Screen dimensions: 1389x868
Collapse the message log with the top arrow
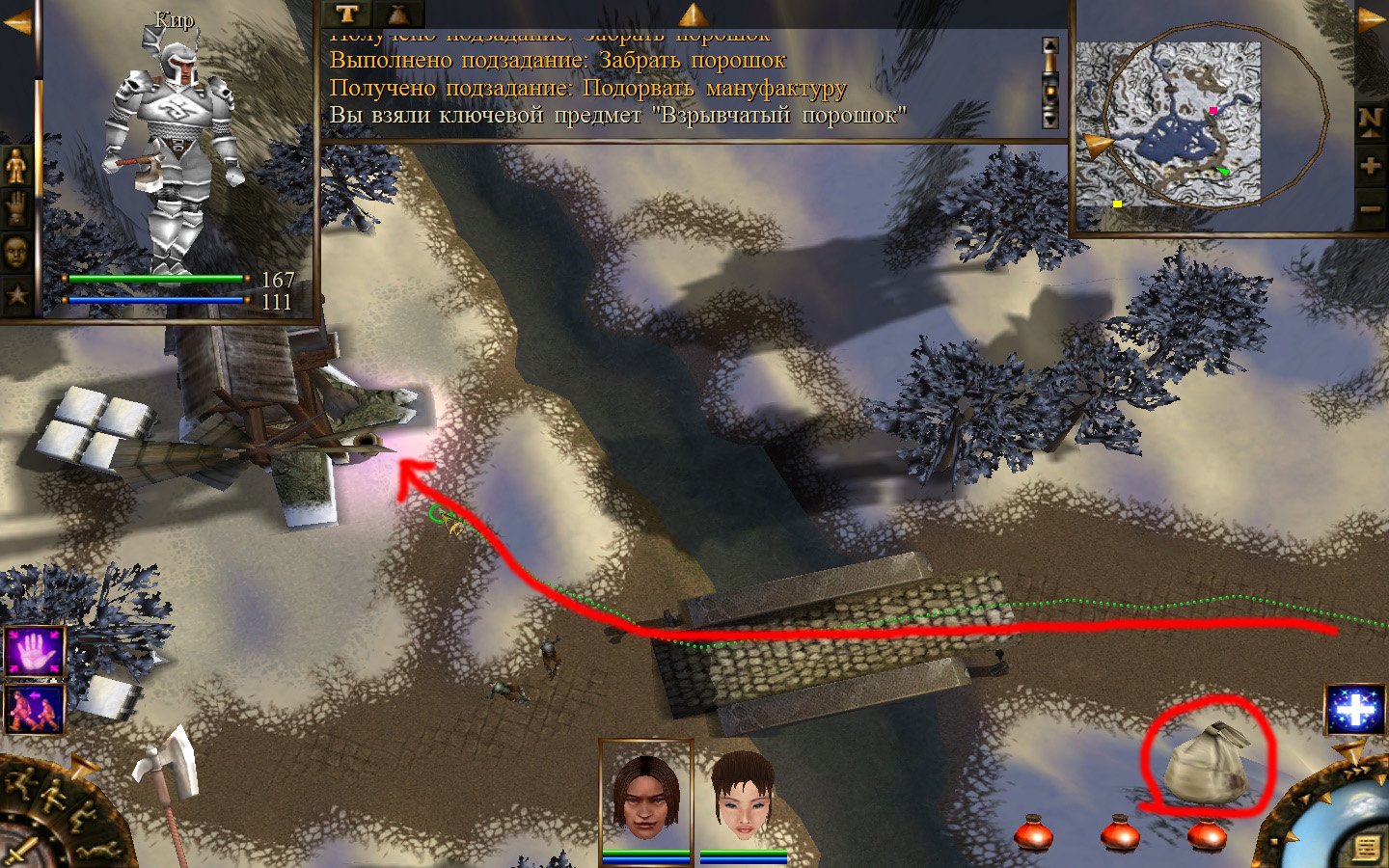coord(693,14)
